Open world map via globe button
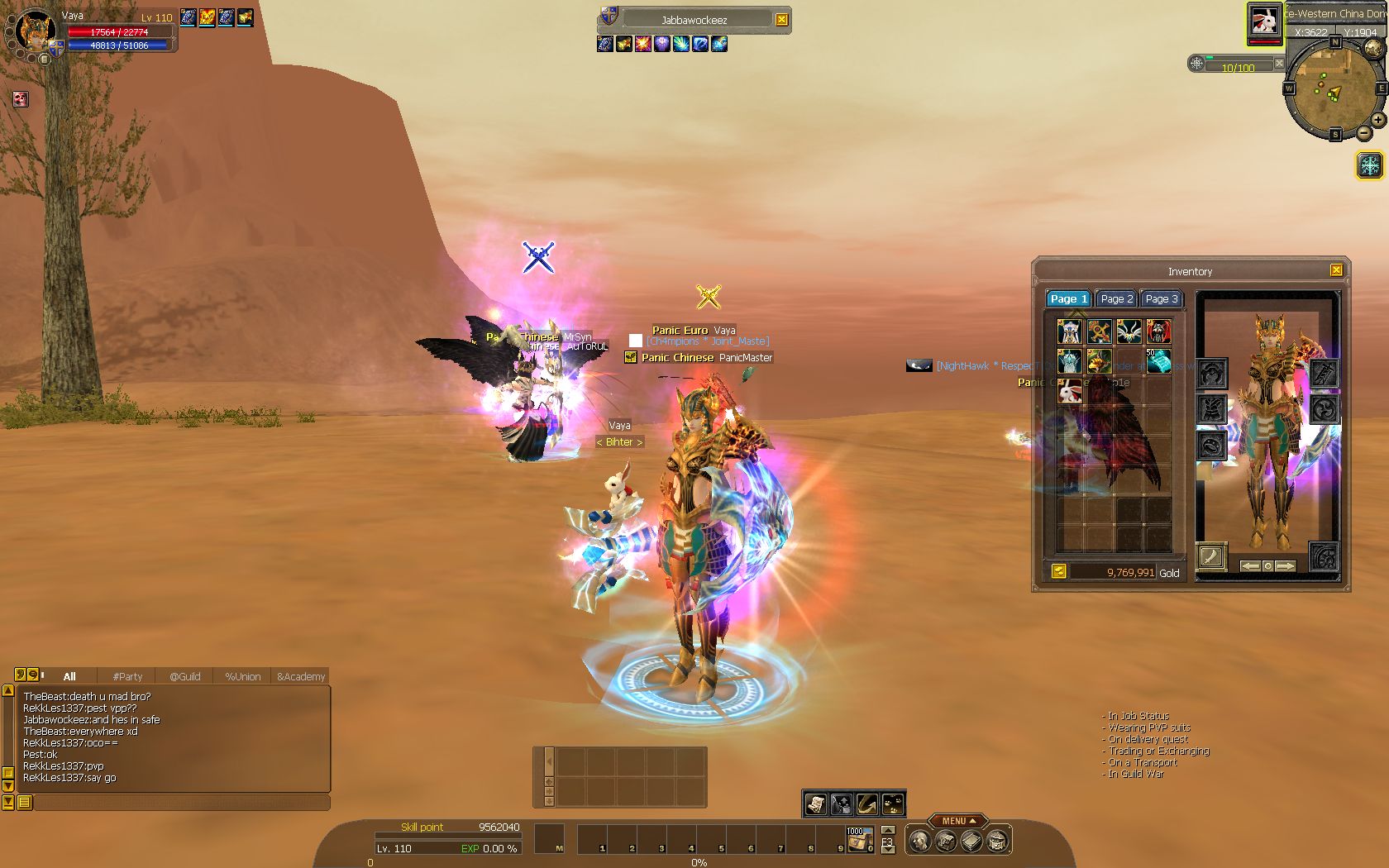Screen dimensions: 1389x868 (1373, 49)
